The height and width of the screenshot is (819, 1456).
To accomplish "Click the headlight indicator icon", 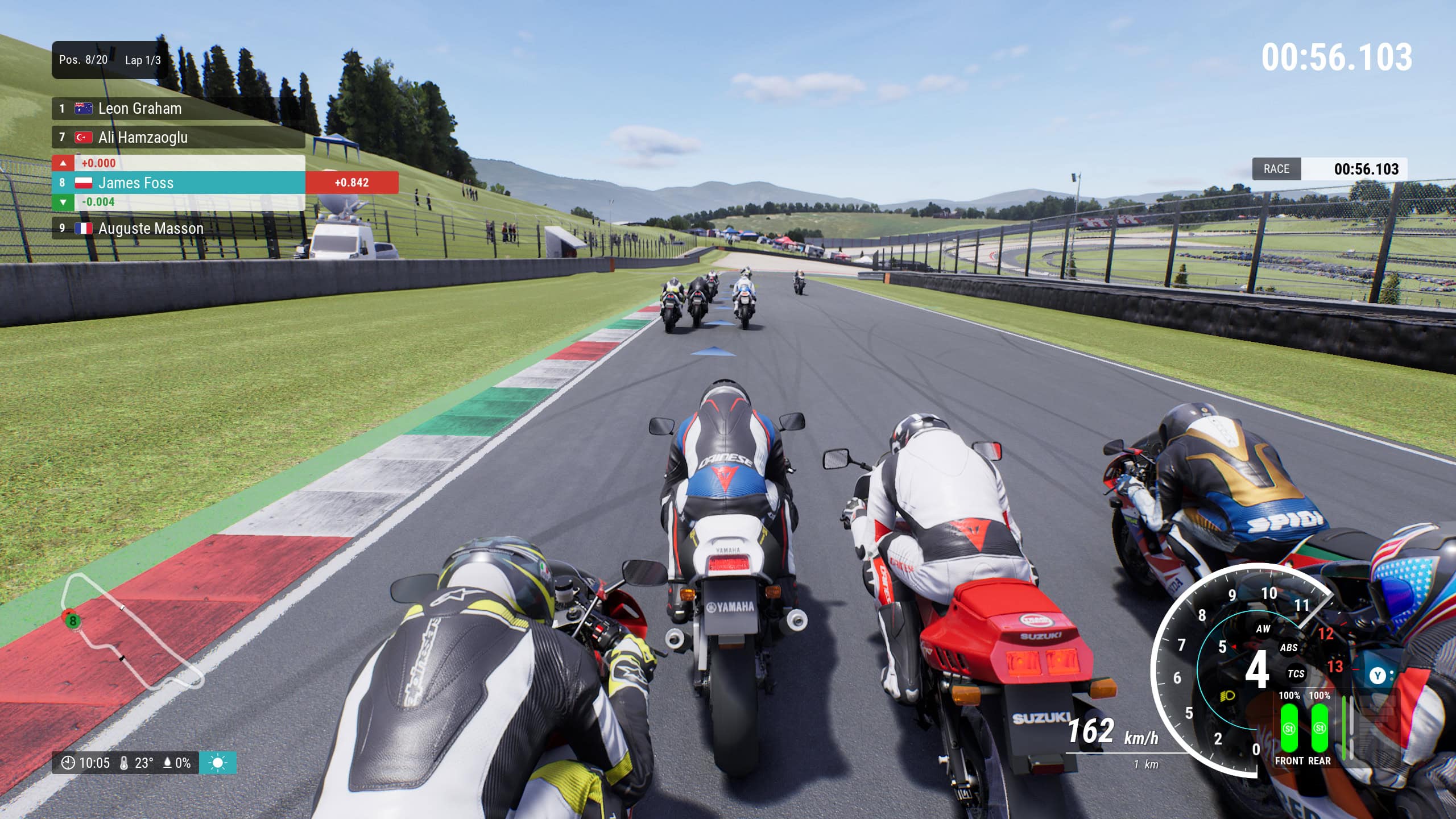I will click(x=1227, y=696).
